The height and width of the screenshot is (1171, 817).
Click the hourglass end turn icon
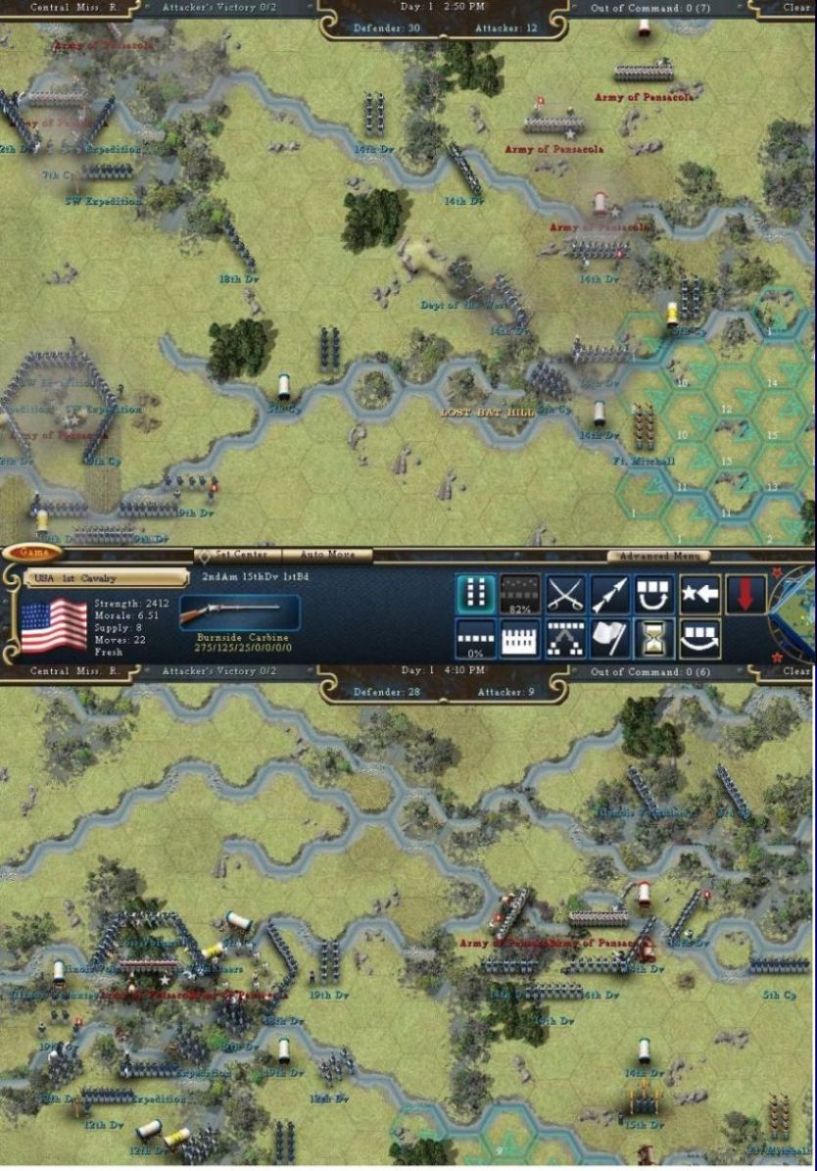click(655, 639)
